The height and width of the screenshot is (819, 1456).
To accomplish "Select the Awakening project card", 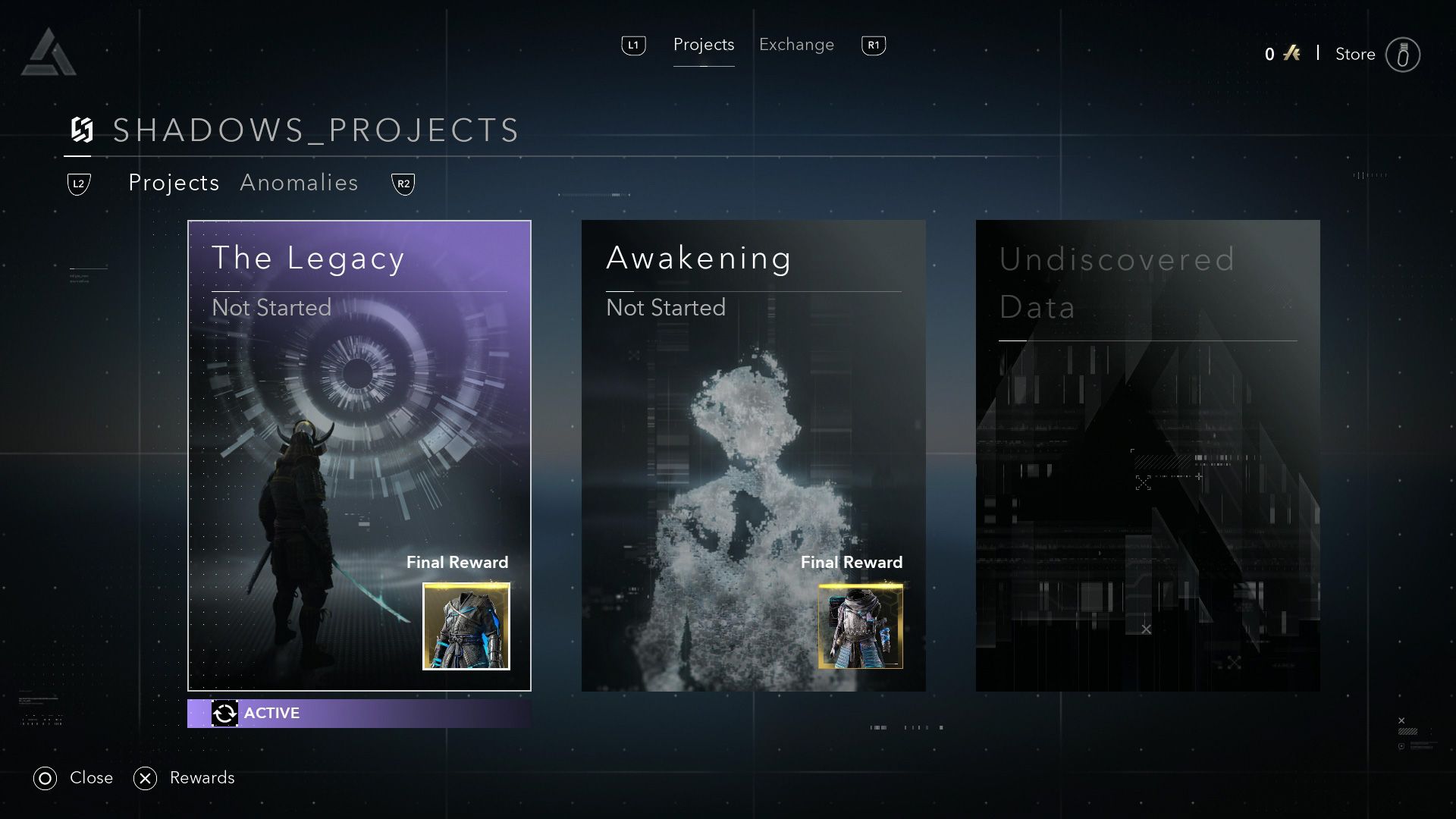I will click(753, 455).
